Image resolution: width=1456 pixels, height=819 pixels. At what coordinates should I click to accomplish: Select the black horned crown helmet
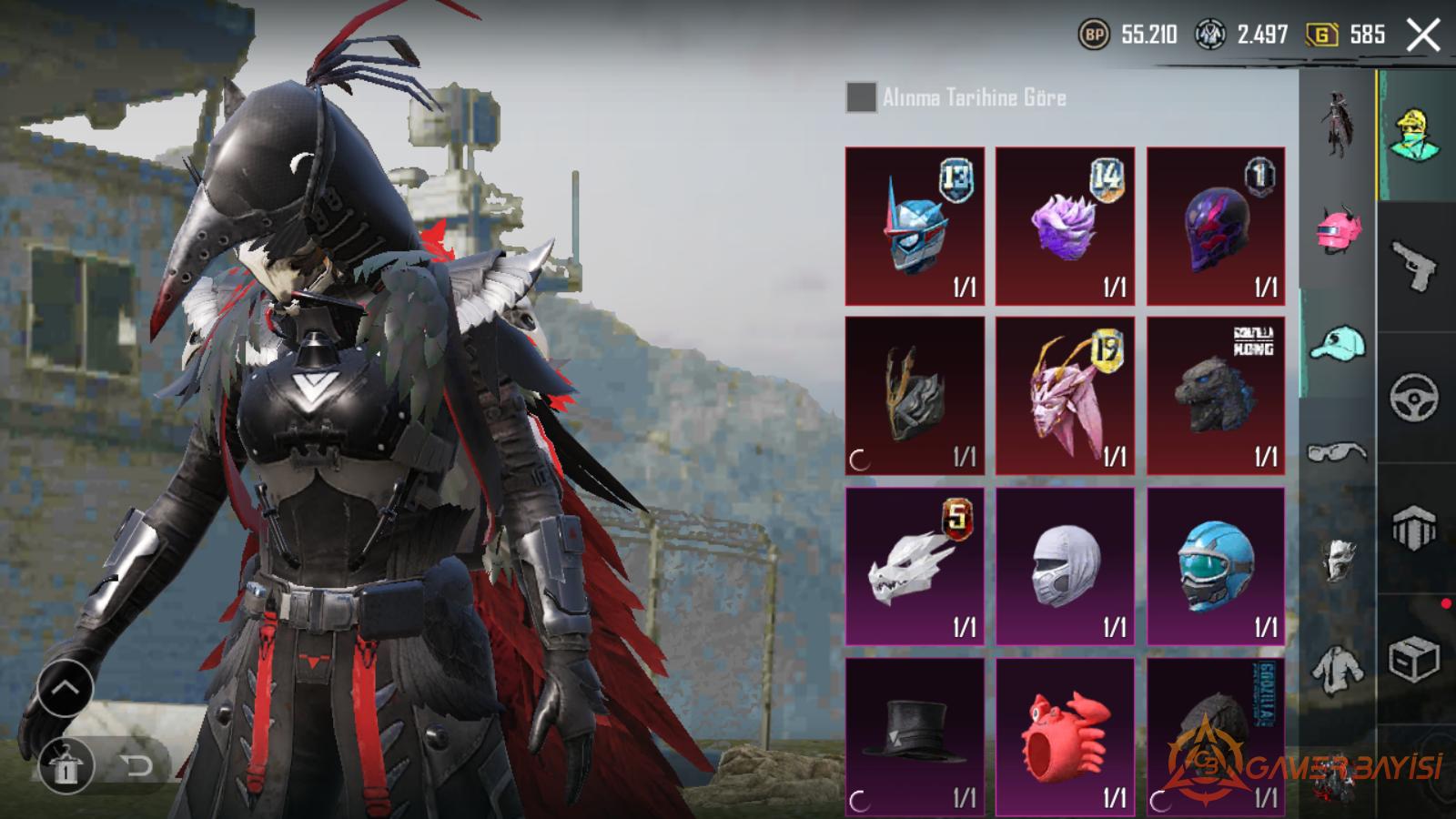[915, 396]
